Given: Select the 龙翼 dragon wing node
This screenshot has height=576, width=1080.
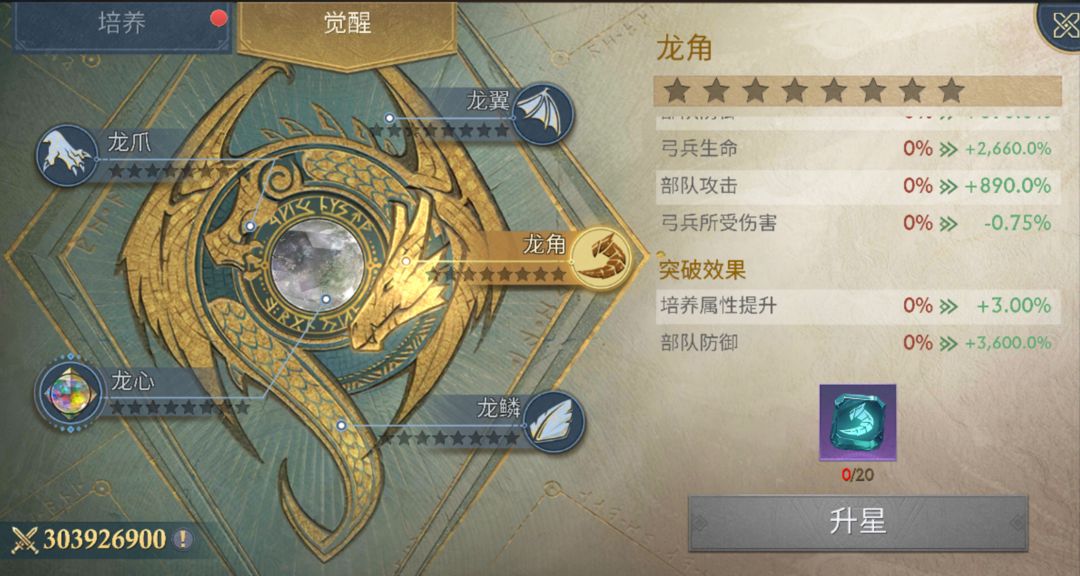Looking at the screenshot, I should tap(543, 114).
